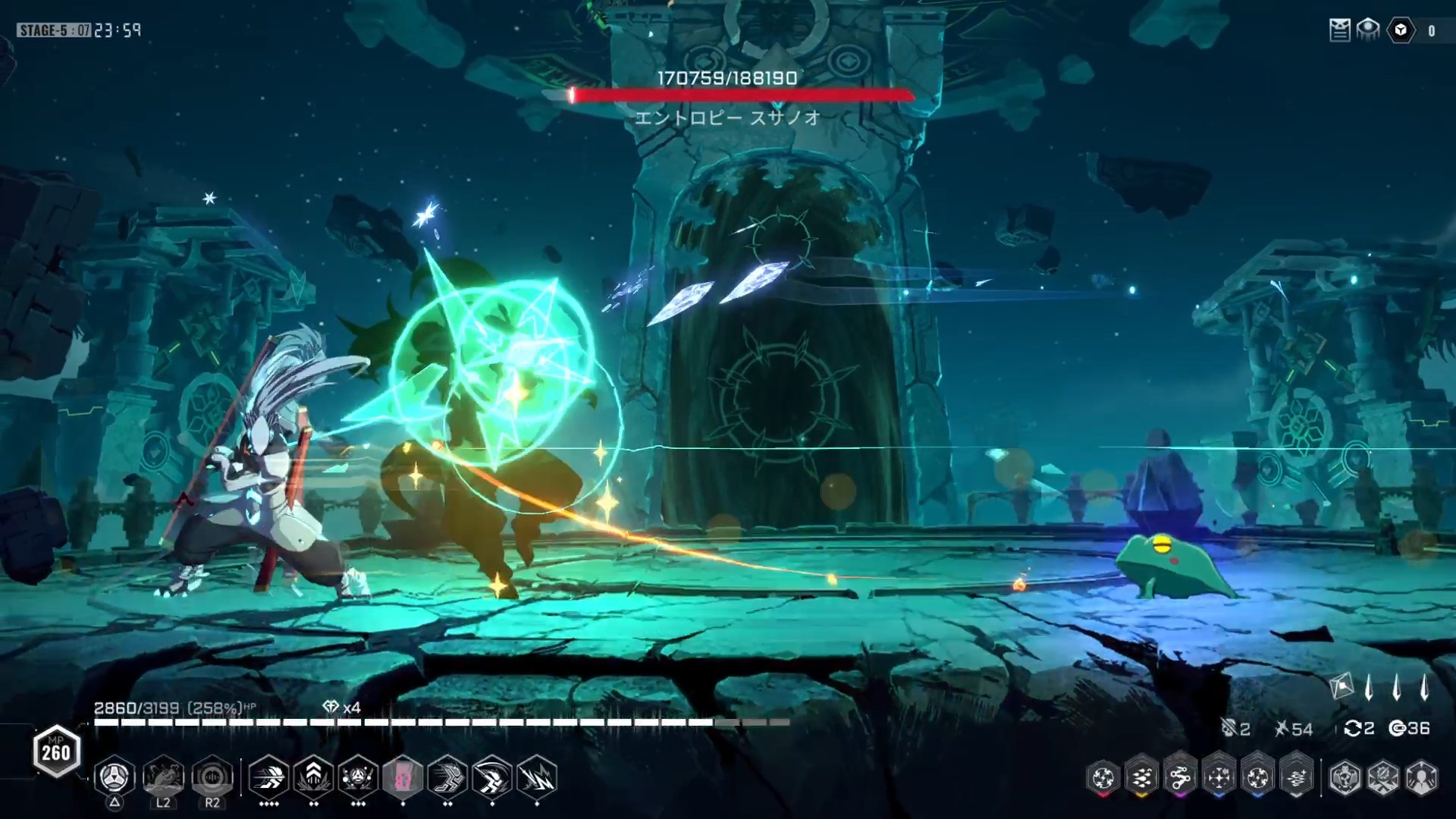
Task: Select the pink-highlighted cooldown skill slot
Action: coord(403,777)
